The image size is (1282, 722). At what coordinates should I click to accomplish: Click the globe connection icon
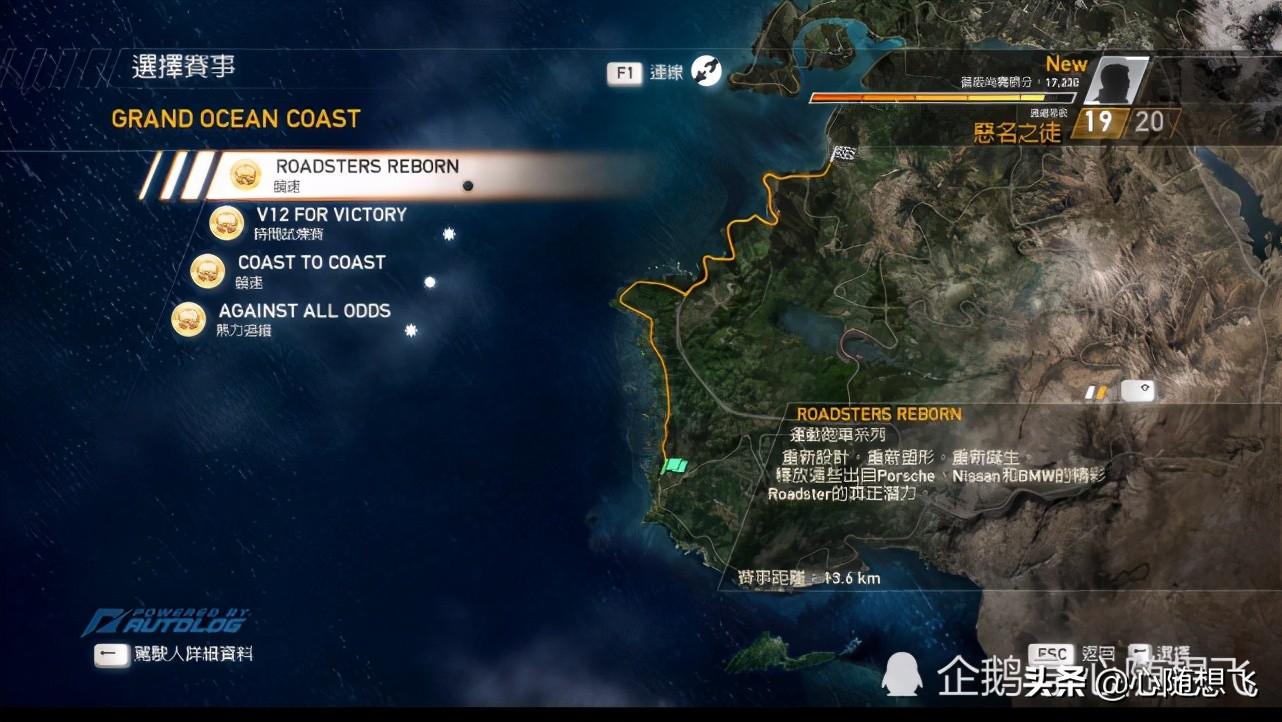click(706, 71)
